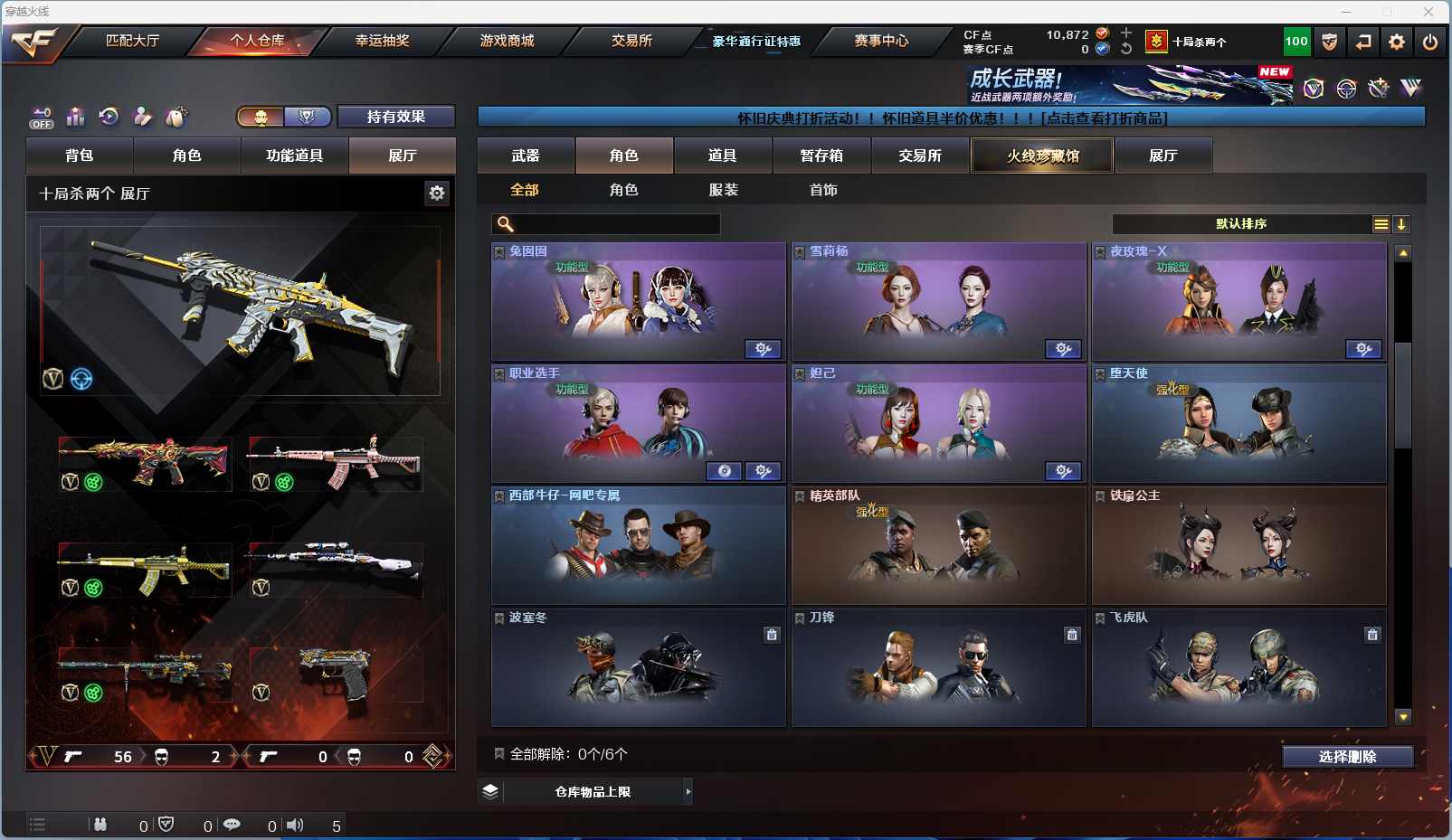Image resolution: width=1452 pixels, height=840 pixels.
Task: Filter characters by 服装 clothing
Action: coord(723,190)
